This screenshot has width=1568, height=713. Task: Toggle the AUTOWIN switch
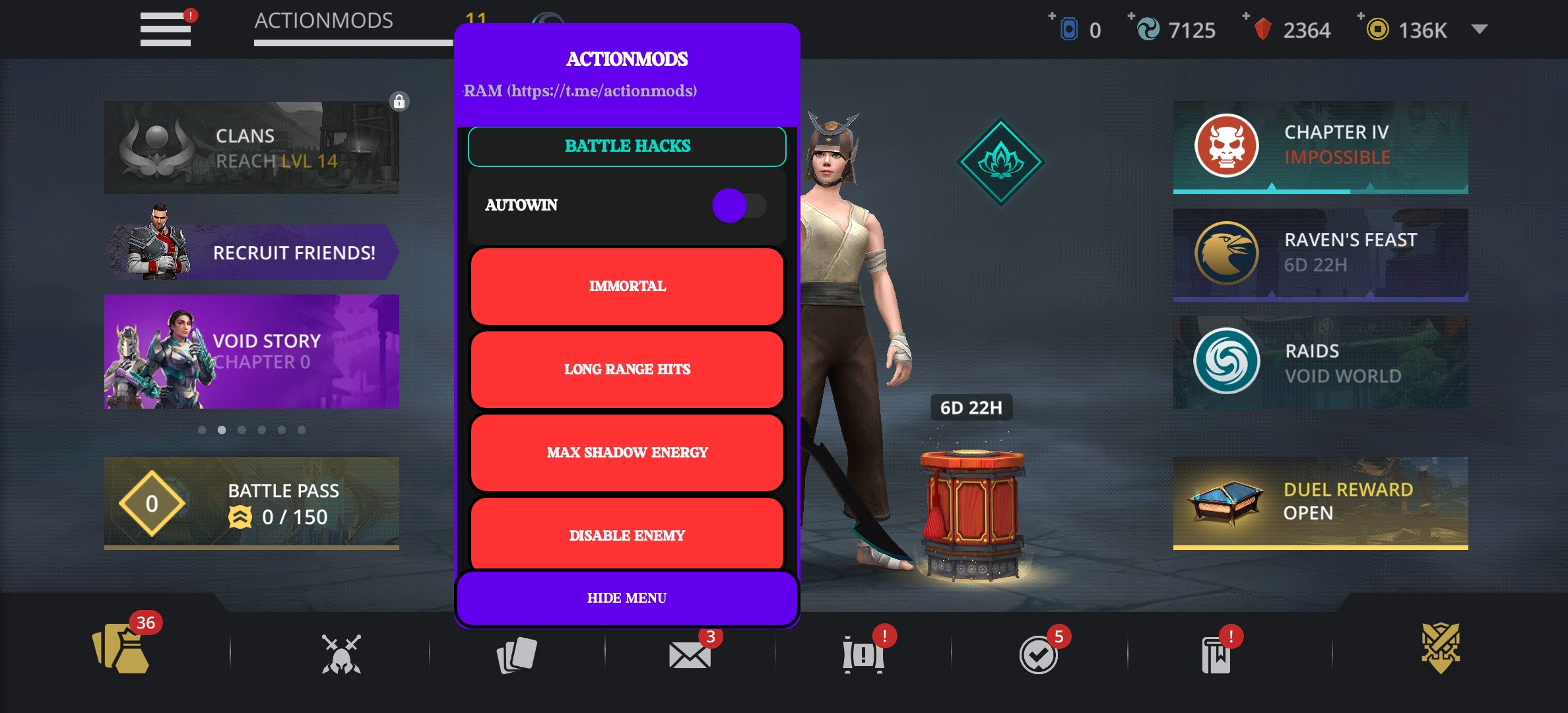click(738, 205)
